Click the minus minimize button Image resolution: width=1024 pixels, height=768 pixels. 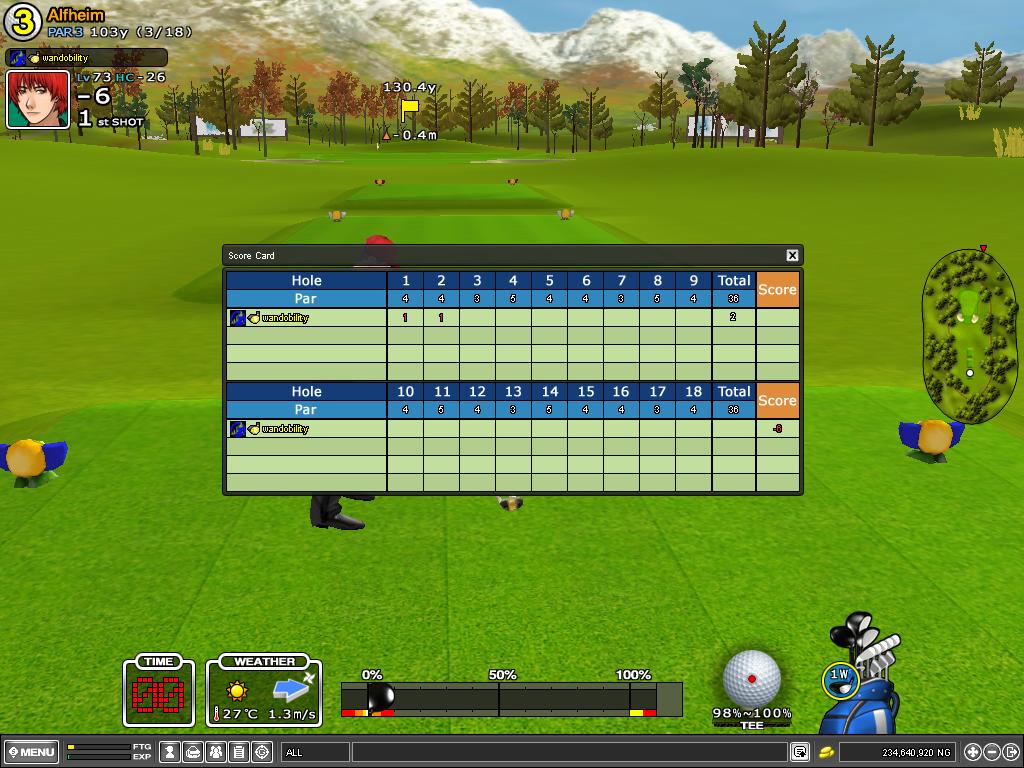click(992, 752)
